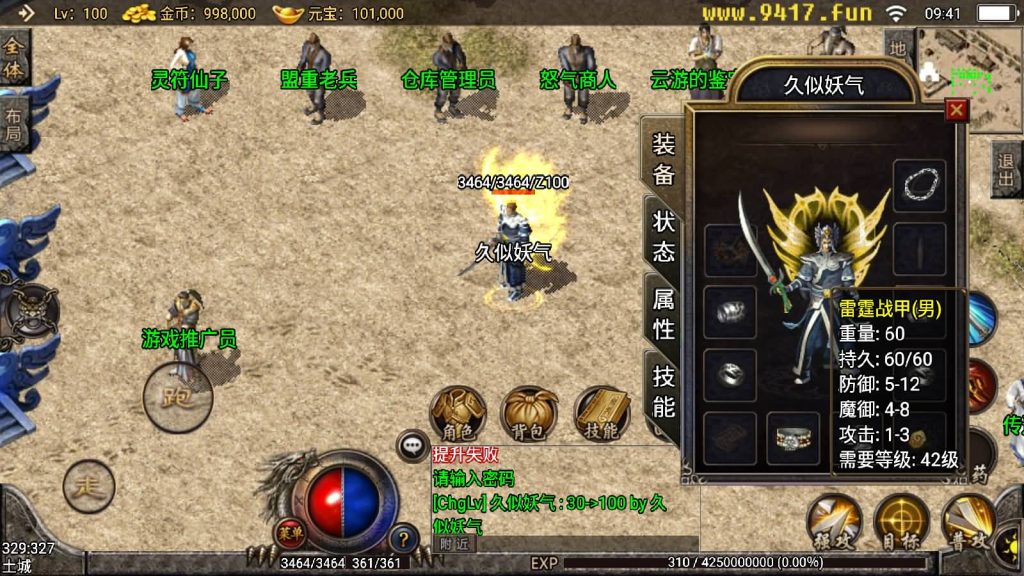This screenshot has height=576, width=1024.
Task: Toggle the 跑 run button
Action: [x=178, y=396]
